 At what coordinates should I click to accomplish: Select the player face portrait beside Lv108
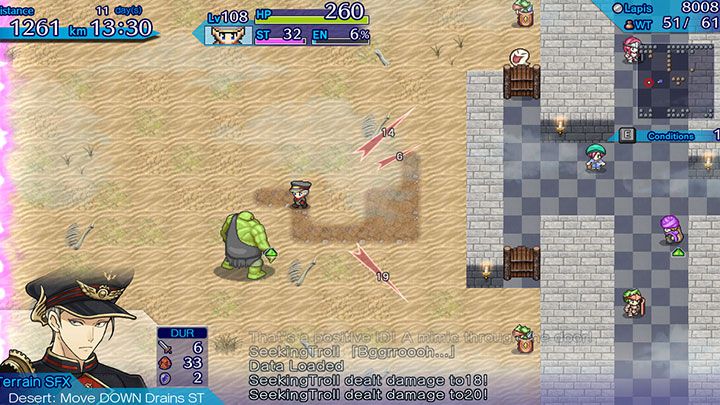(x=229, y=35)
